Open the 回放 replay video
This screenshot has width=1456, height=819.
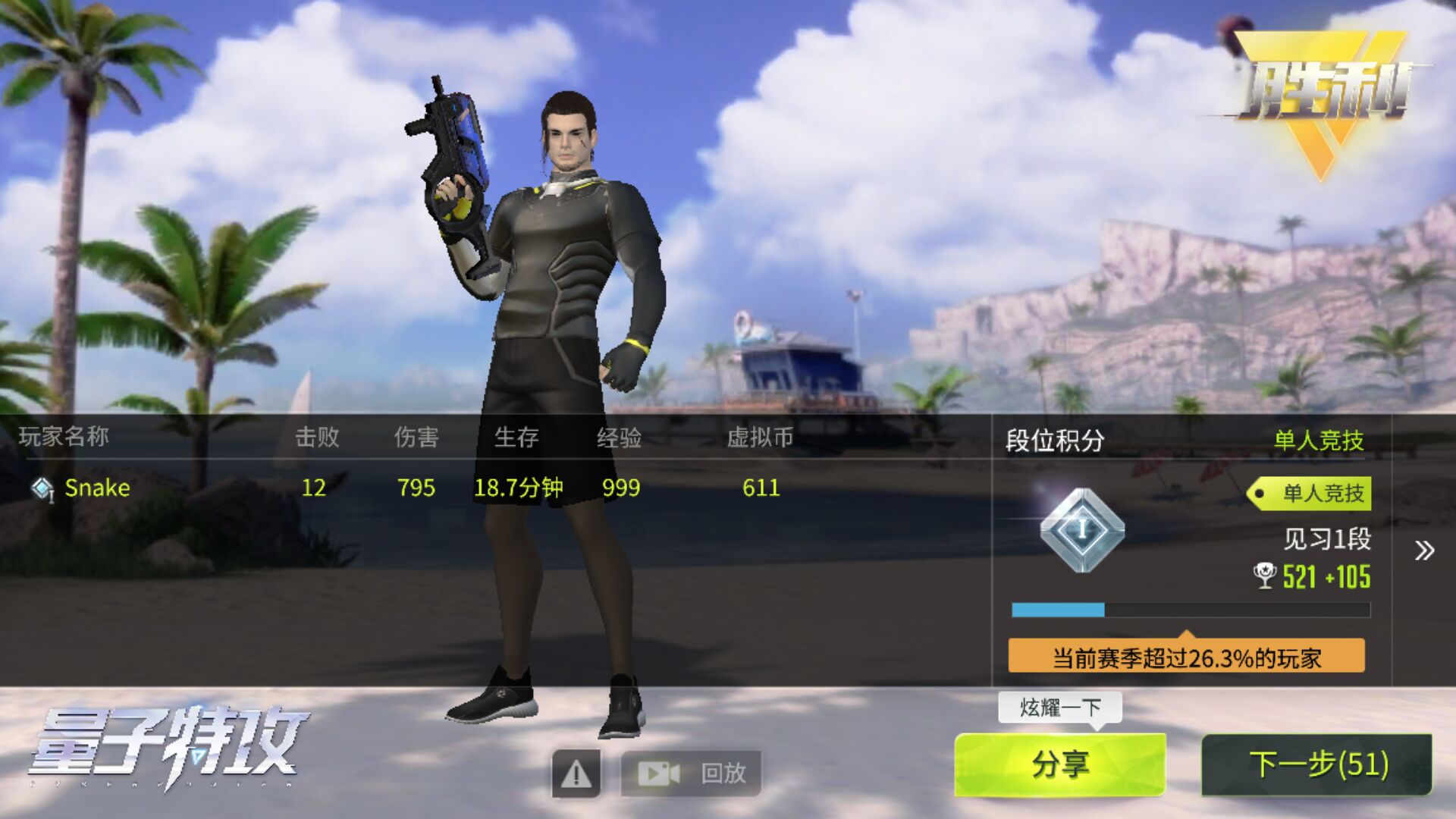691,773
